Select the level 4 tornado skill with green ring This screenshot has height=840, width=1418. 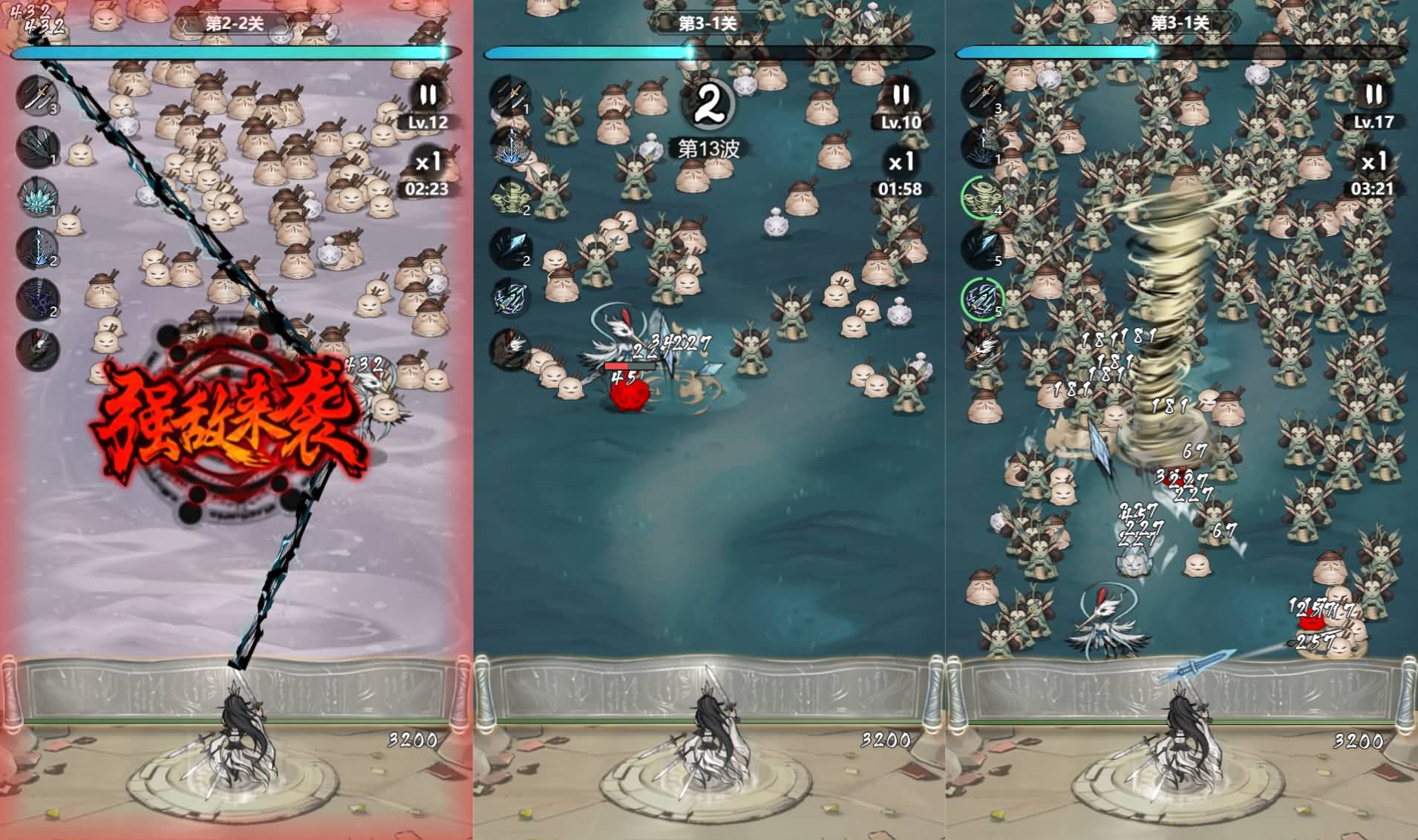coord(982,197)
